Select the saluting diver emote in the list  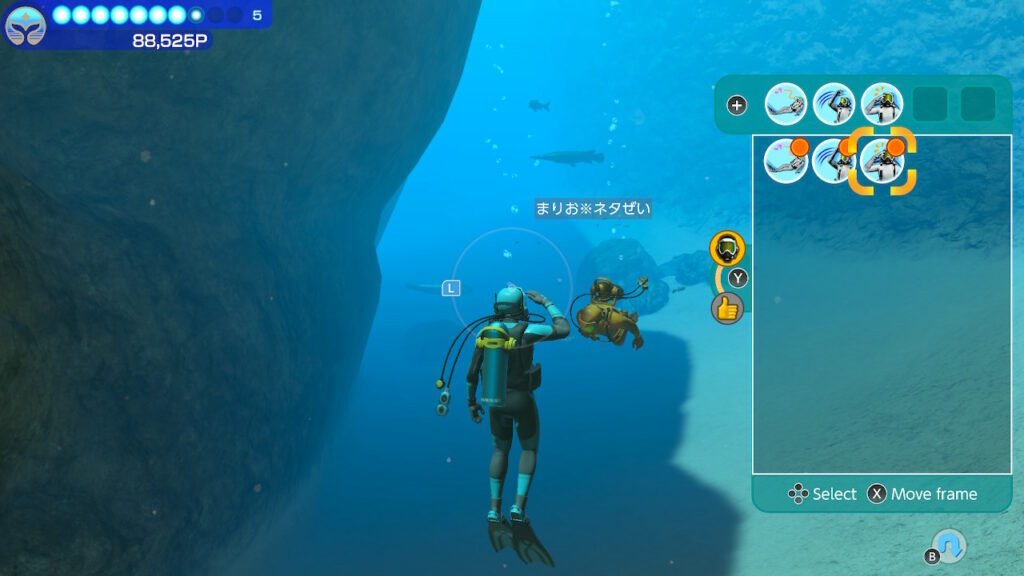(x=882, y=162)
